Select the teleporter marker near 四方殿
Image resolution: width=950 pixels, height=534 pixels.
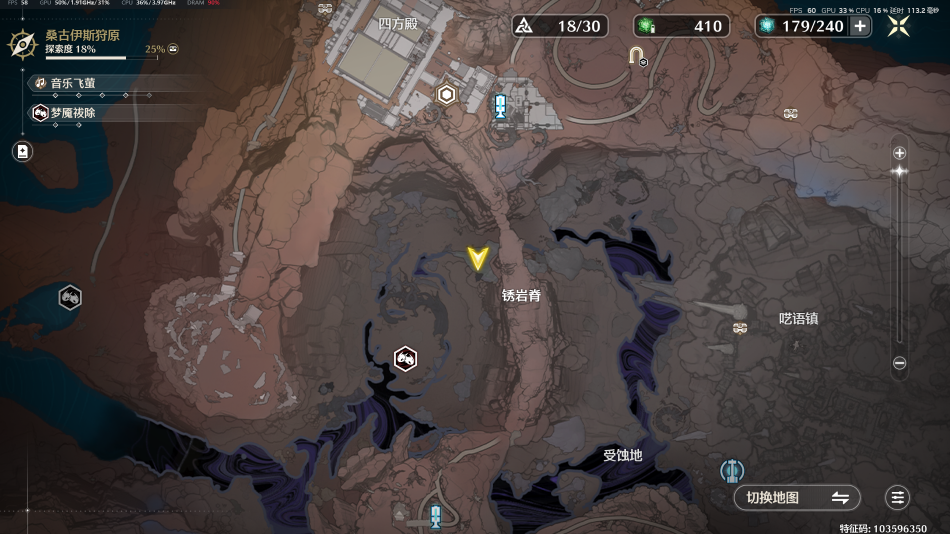click(x=500, y=106)
